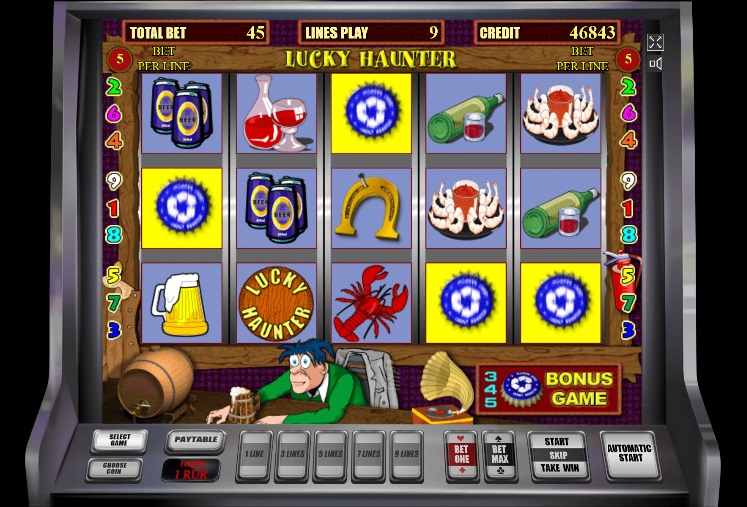747x507 pixels.
Task: Select the 1 Line button
Action: click(255, 455)
